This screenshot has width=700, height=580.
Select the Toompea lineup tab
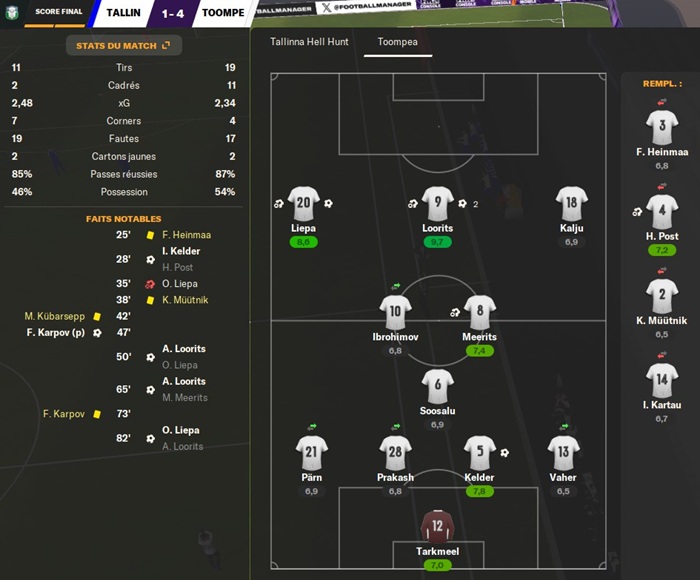pyautogui.click(x=398, y=44)
